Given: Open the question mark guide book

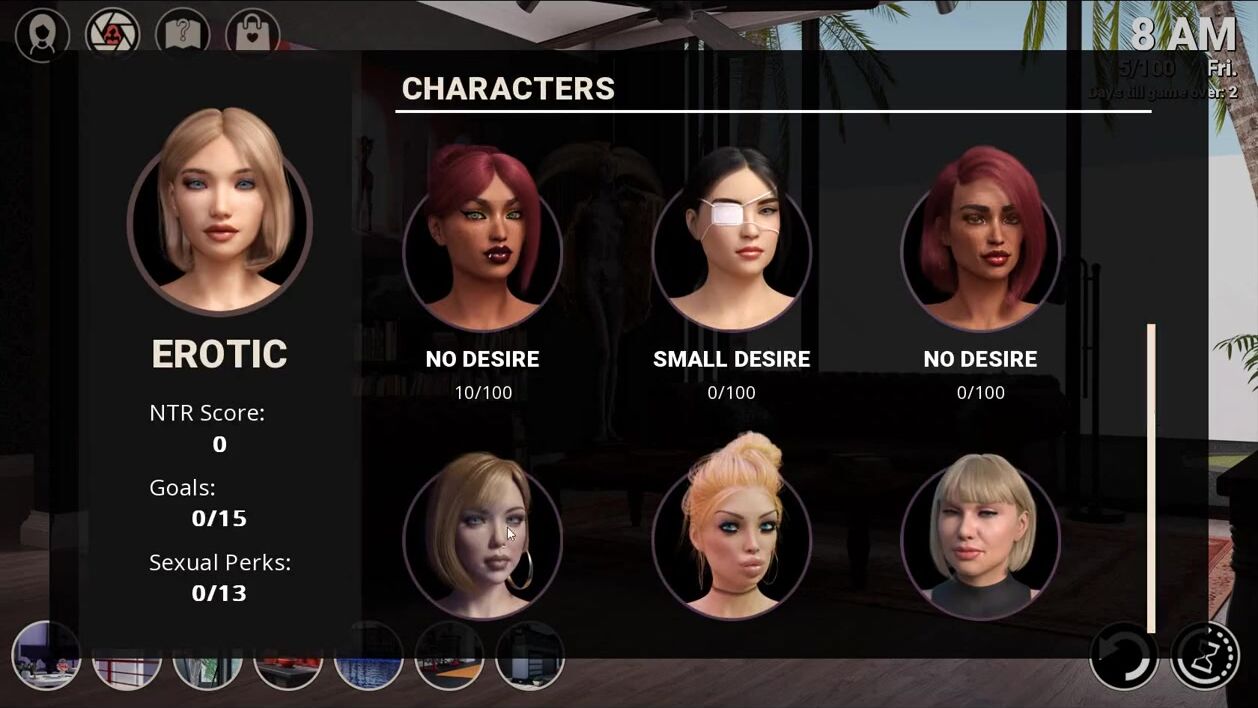Looking at the screenshot, I should click(182, 35).
